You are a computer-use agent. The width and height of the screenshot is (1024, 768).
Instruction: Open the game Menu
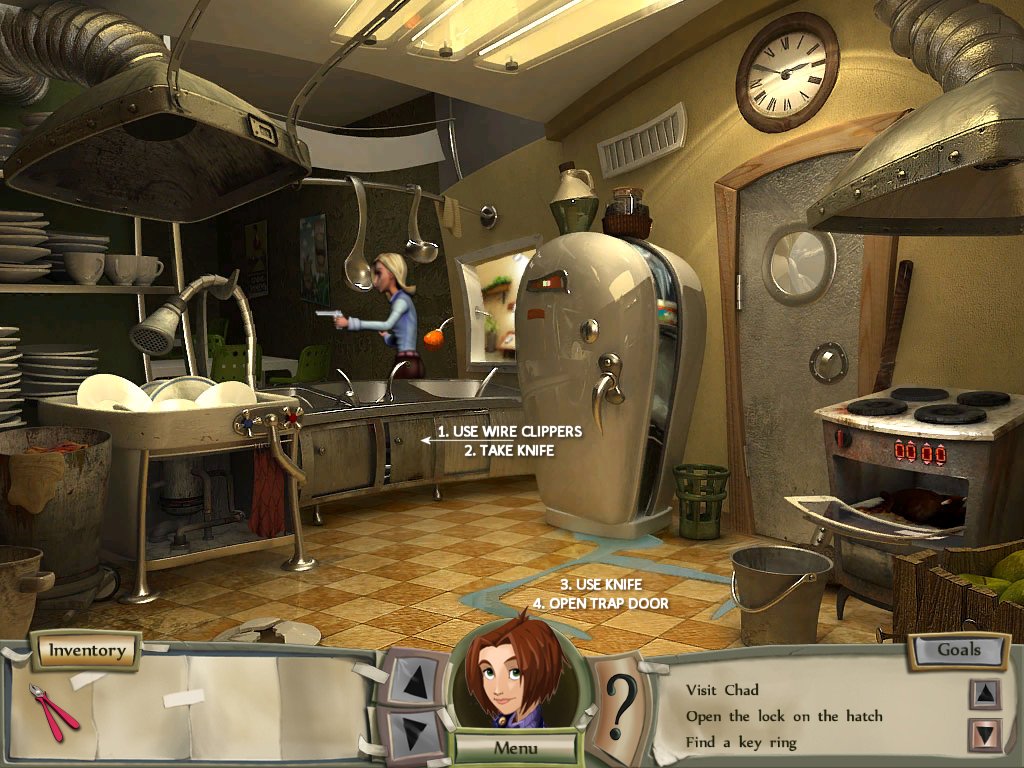(x=515, y=747)
